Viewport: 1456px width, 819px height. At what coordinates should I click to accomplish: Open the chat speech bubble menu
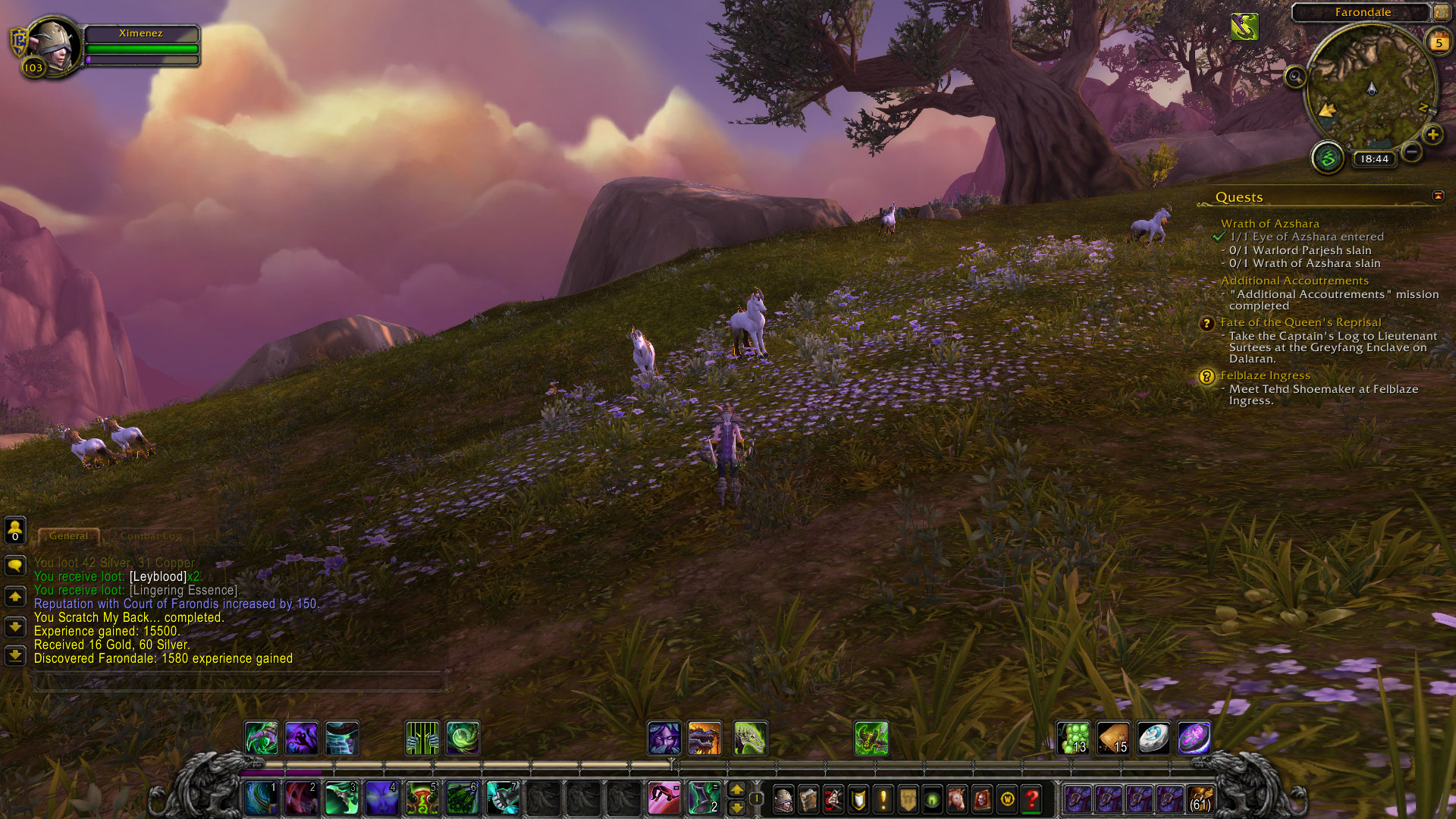15,566
